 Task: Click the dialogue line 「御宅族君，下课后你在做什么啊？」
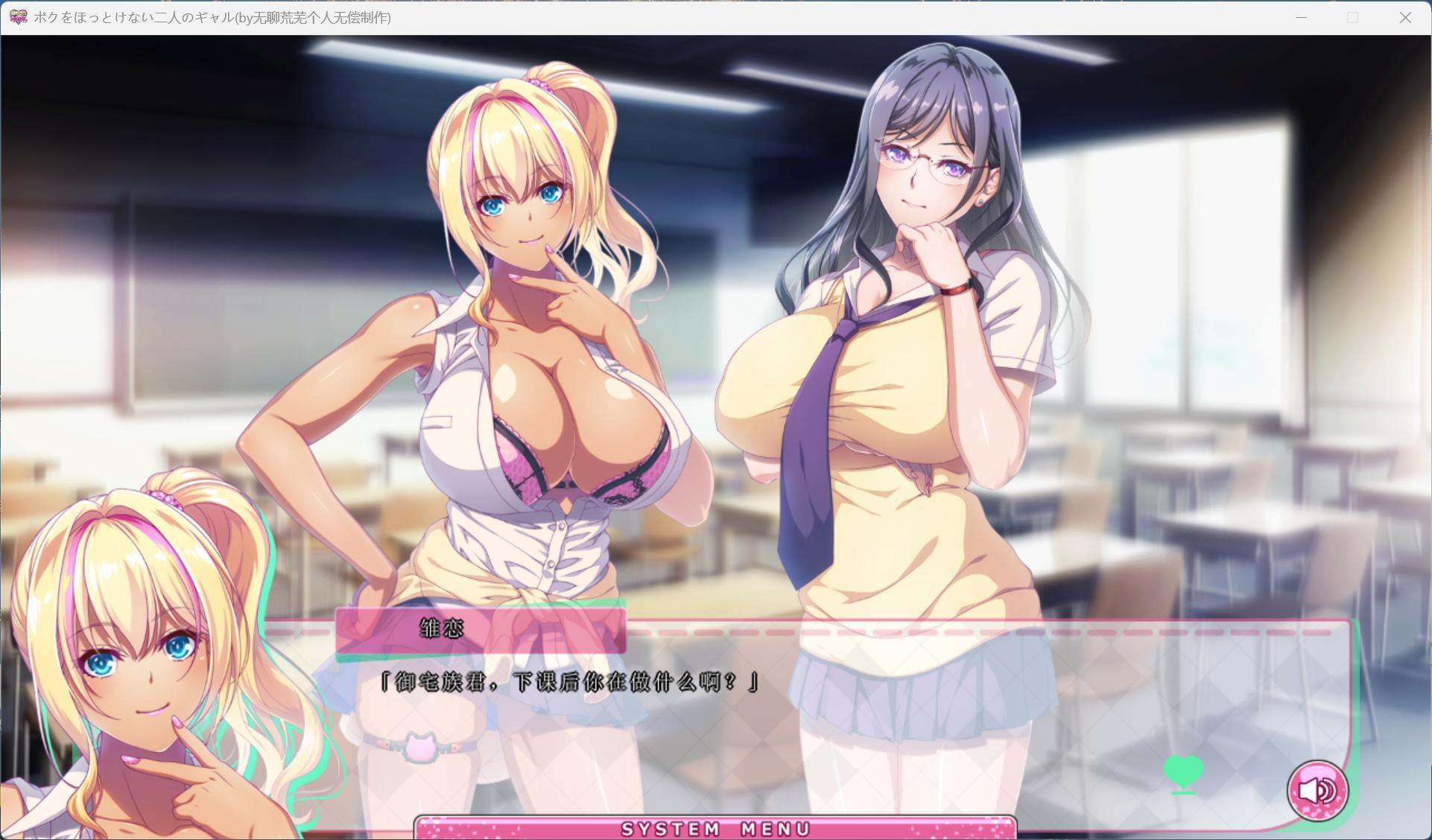click(567, 681)
